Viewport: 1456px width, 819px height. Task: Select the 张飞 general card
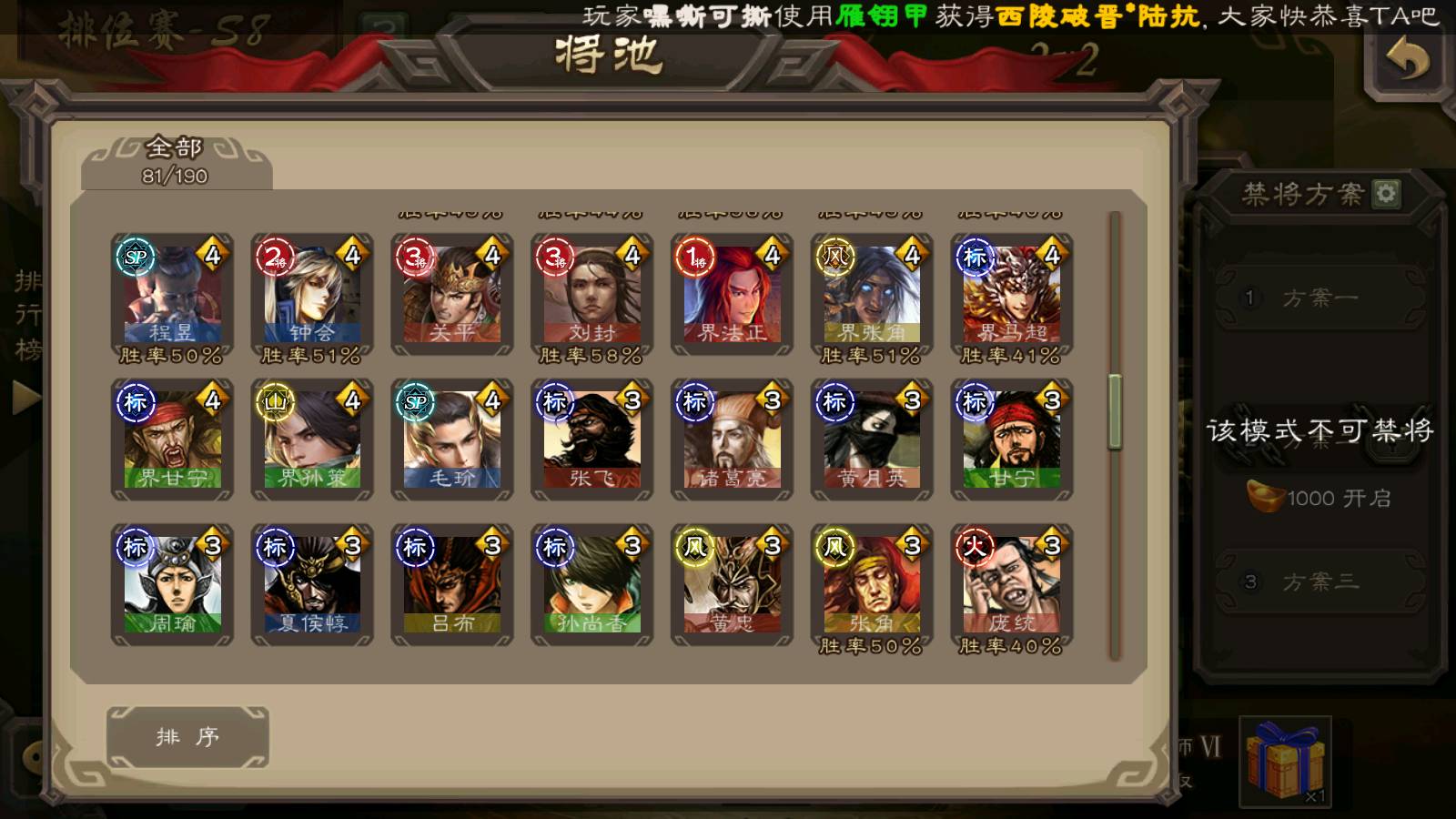click(x=592, y=440)
